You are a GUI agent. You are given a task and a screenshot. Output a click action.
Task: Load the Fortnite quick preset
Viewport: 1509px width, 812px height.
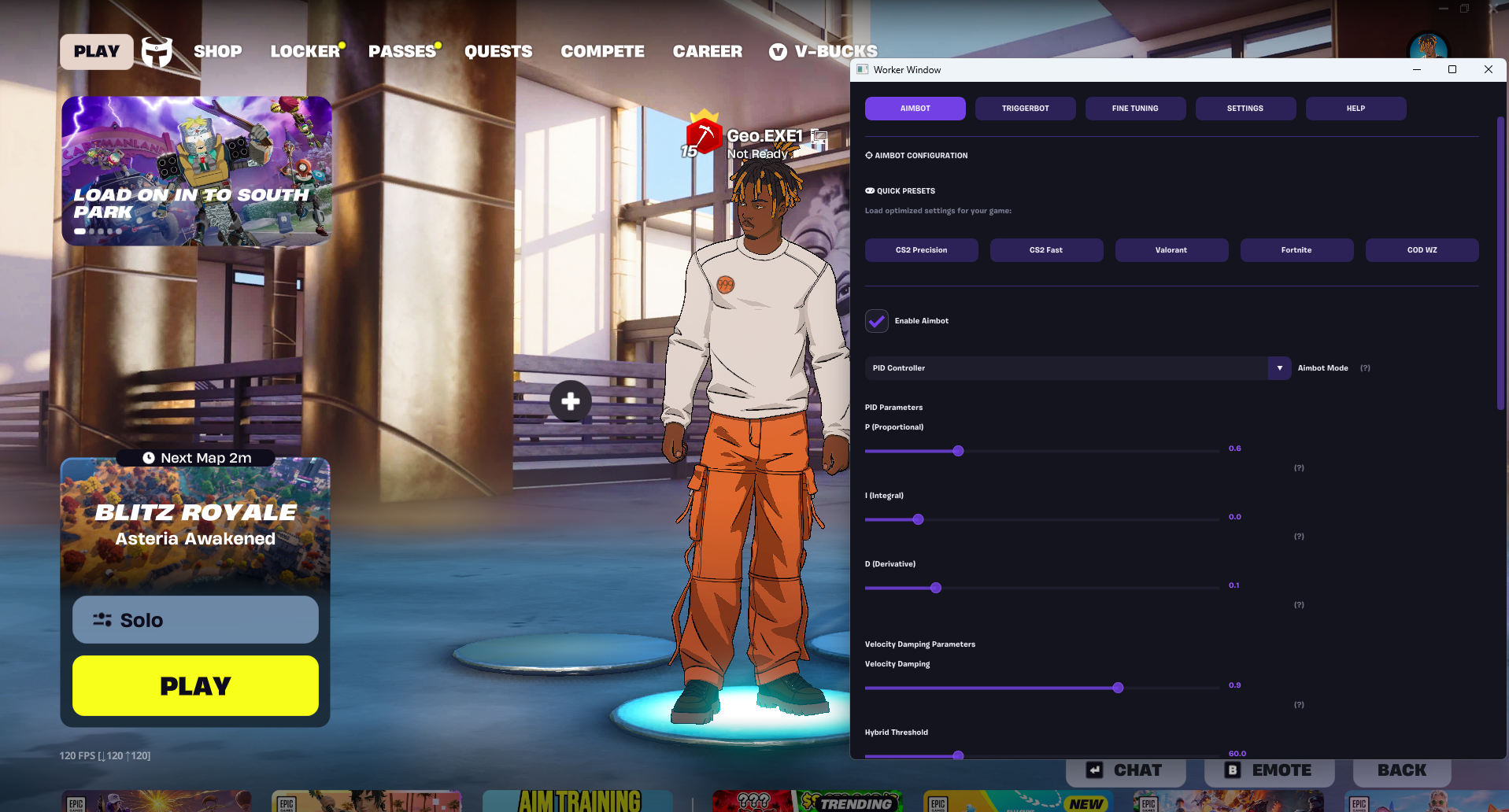point(1296,249)
